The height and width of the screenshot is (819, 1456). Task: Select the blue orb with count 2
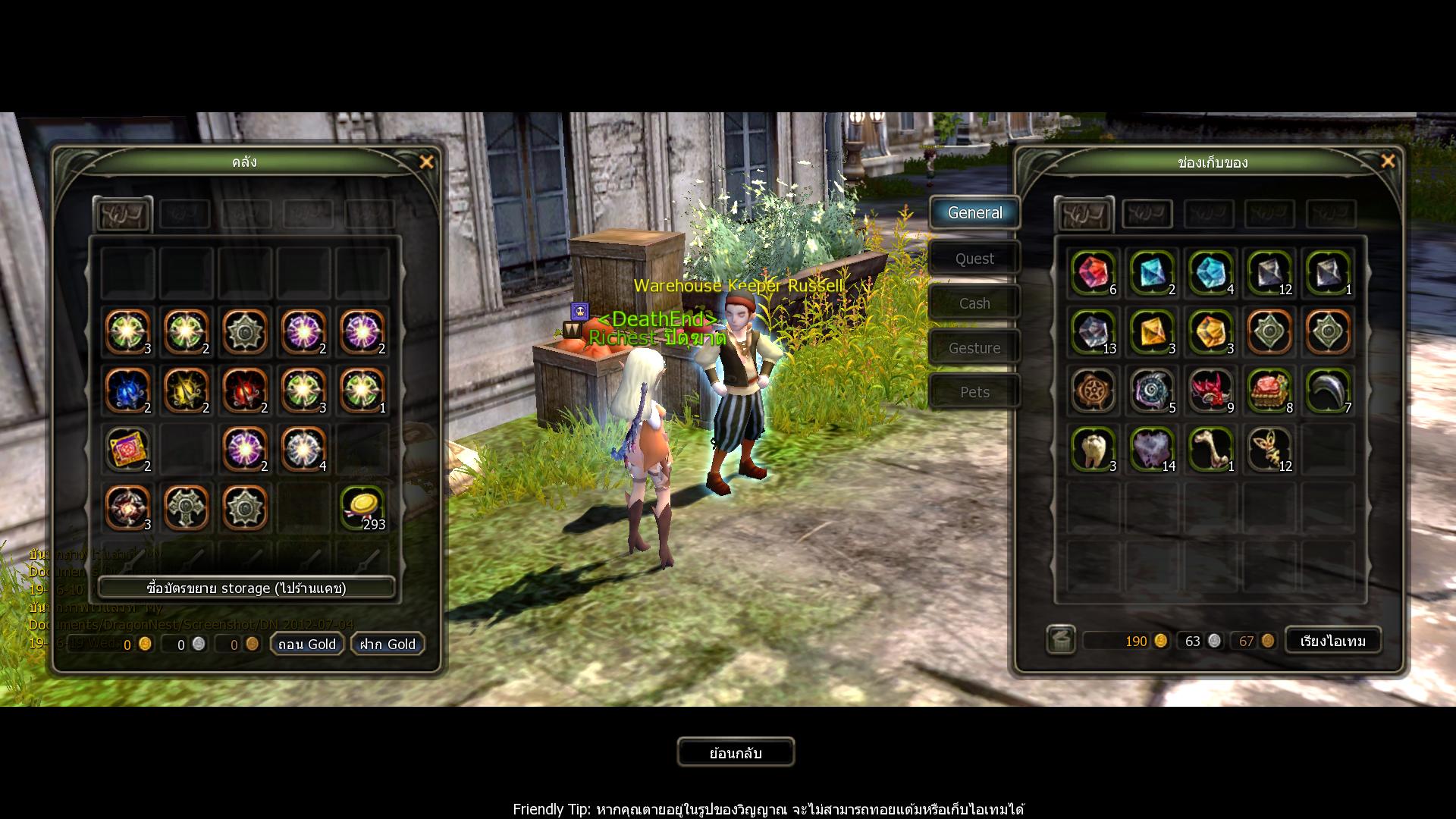pyautogui.click(x=127, y=390)
